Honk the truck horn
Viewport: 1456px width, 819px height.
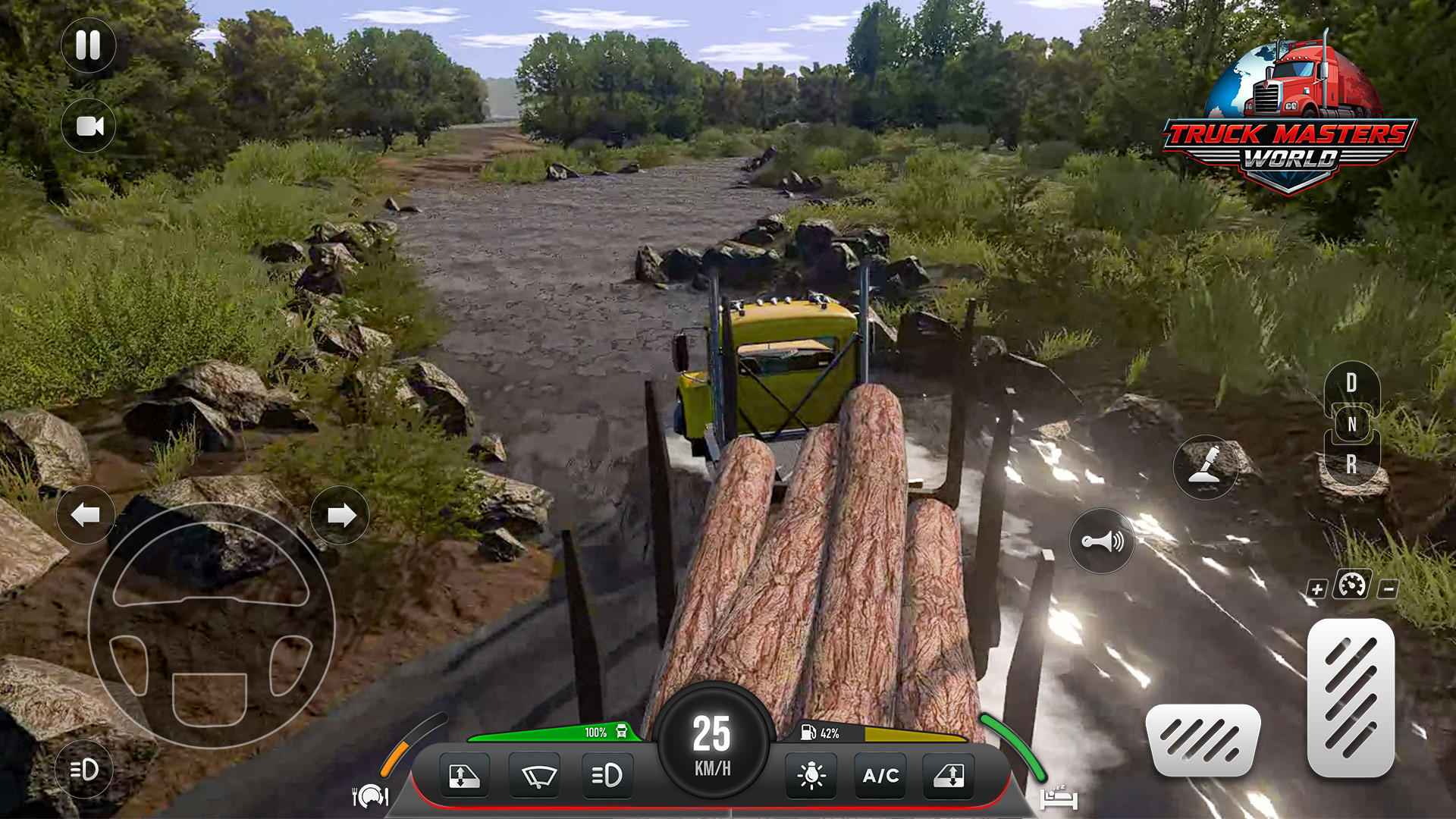tap(1101, 540)
